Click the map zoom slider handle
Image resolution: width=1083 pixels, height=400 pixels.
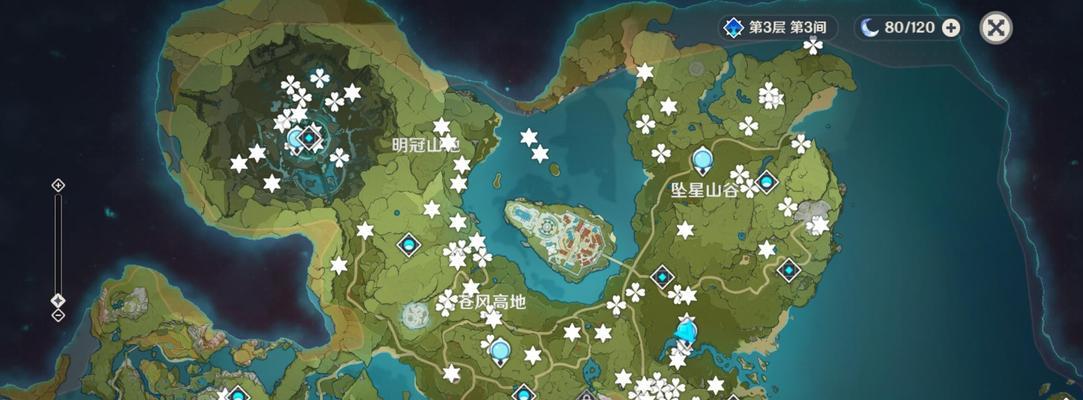pos(58,300)
